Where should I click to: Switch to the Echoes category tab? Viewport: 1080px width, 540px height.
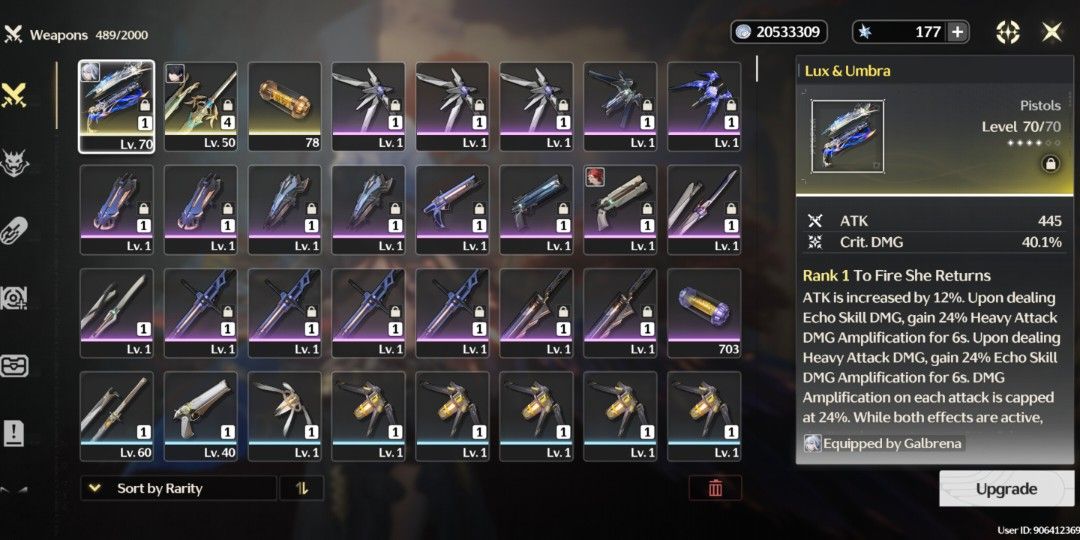point(14,162)
